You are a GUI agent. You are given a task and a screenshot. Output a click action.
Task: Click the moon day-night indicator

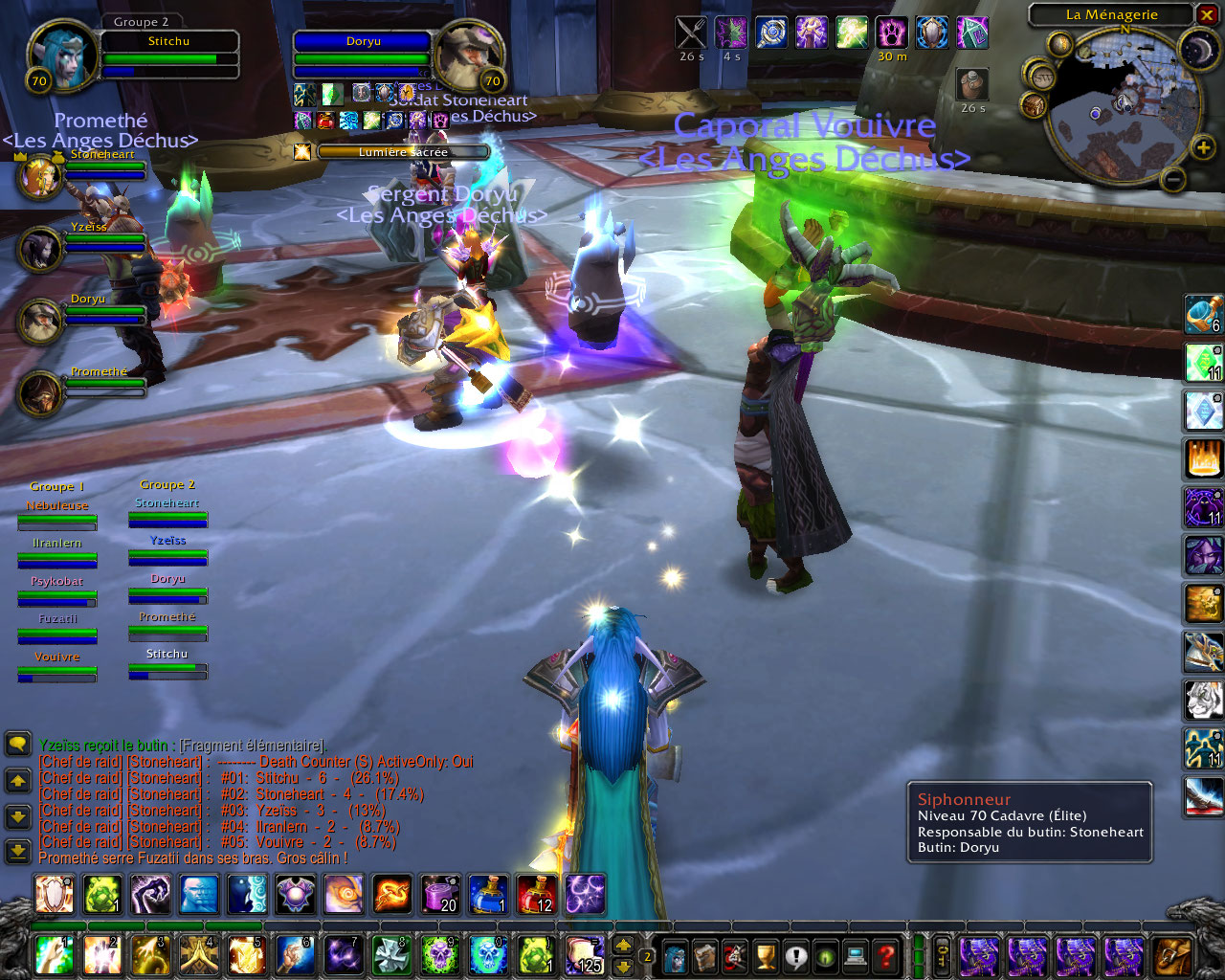1198,50
